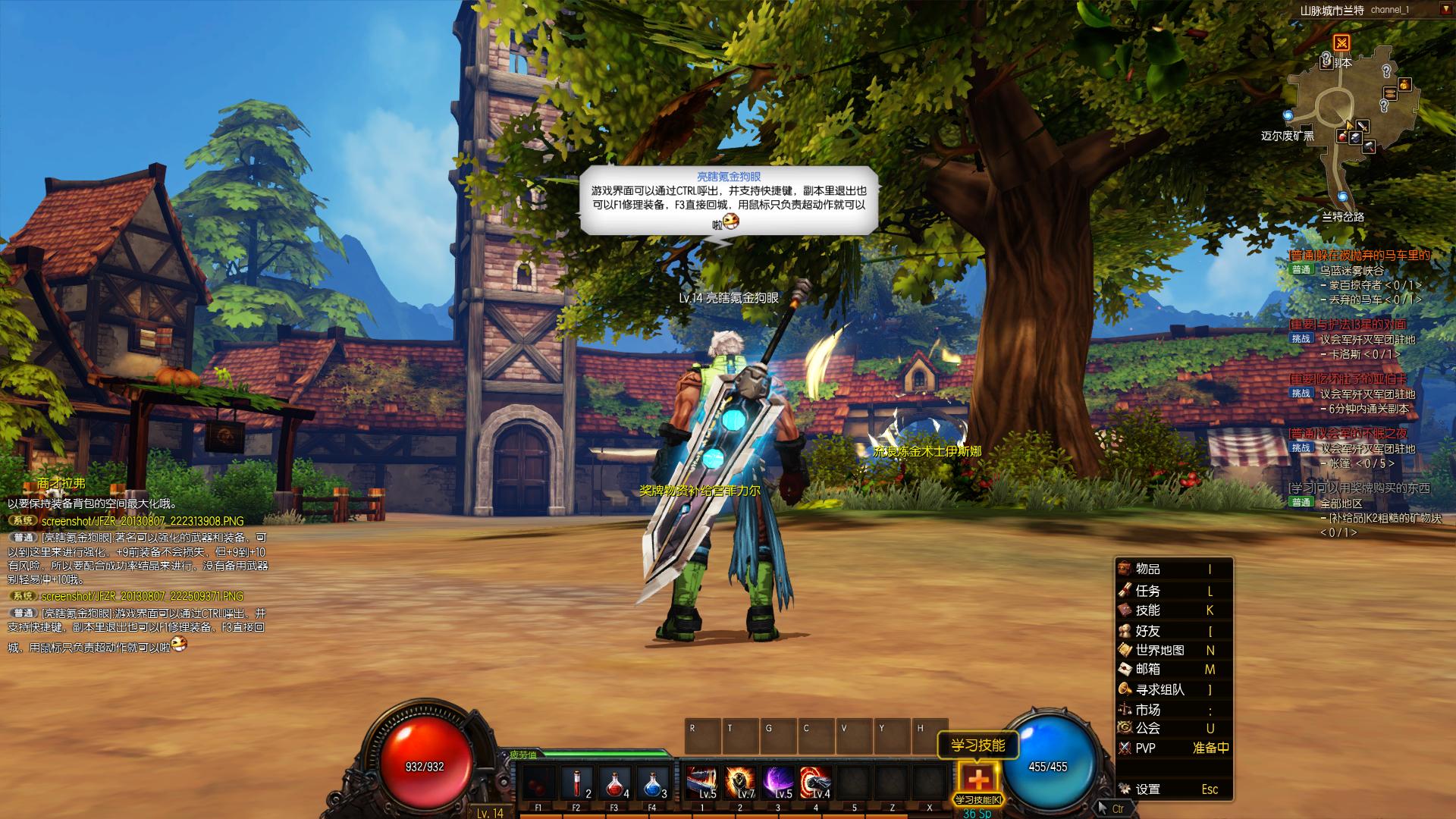Activate the purple slash skill in slot 3

point(778,781)
